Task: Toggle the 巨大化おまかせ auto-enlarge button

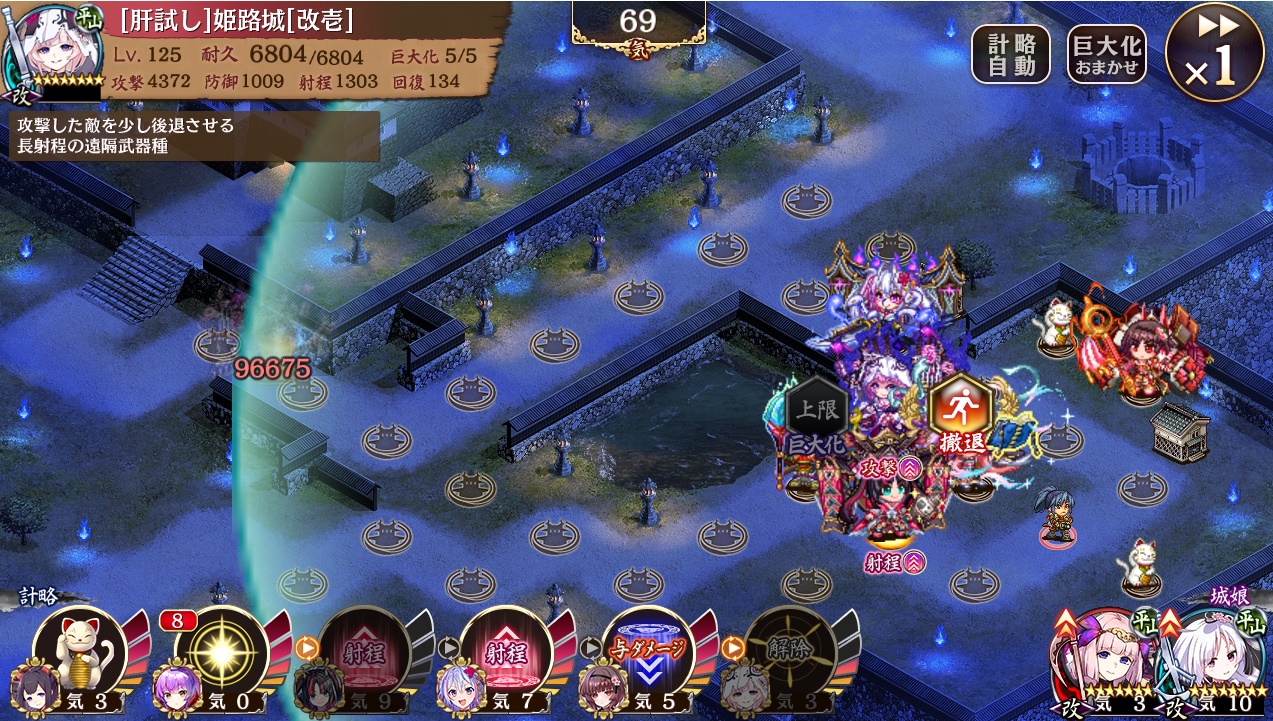Action: coord(1107,54)
